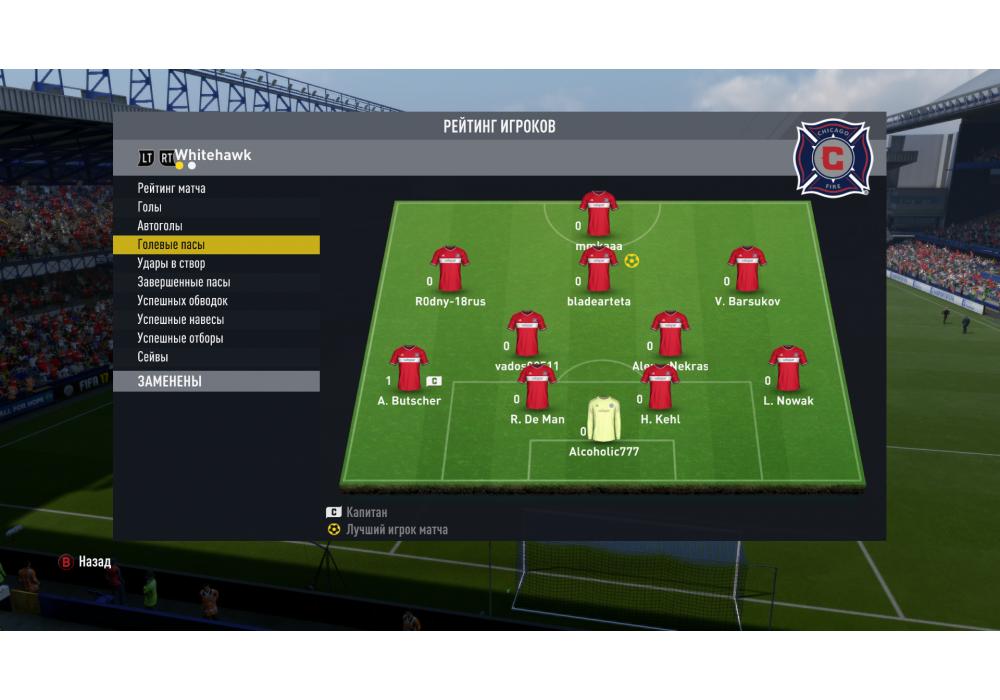Screen dimensions: 1000x700
Task: Select defender R. De Man
Action: coord(537,388)
